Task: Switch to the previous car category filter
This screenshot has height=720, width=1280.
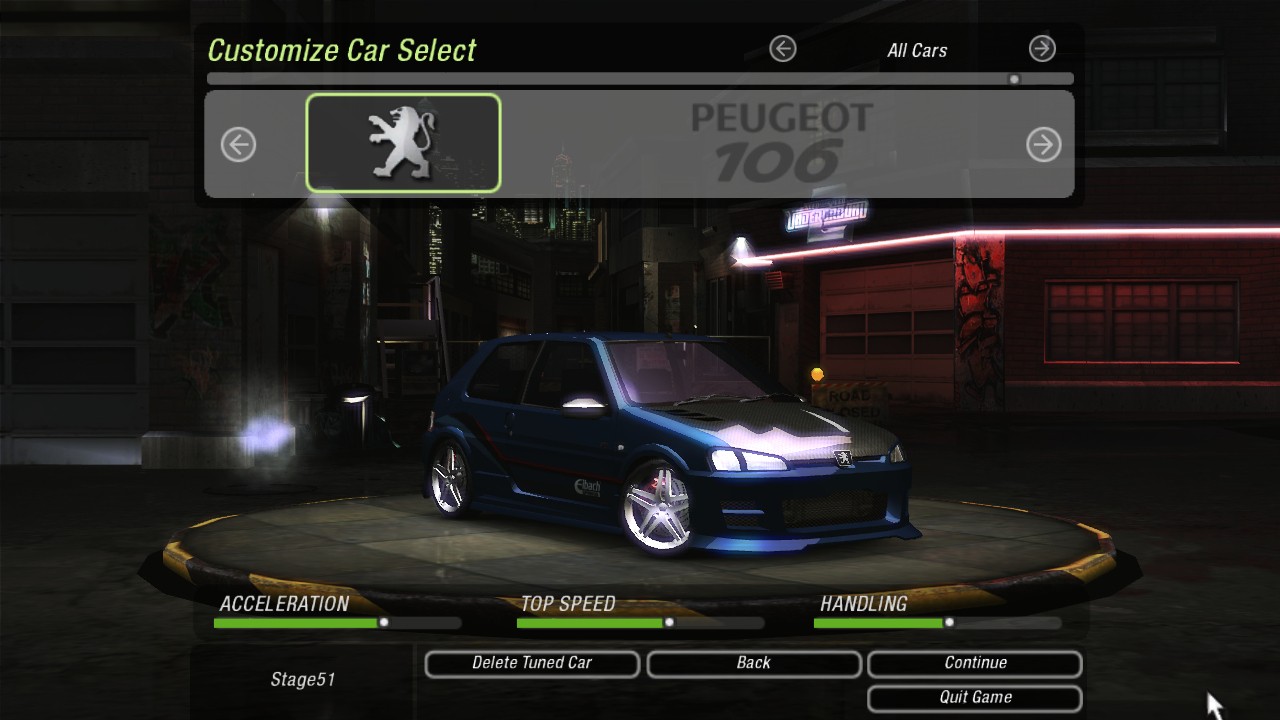Action: tap(783, 48)
